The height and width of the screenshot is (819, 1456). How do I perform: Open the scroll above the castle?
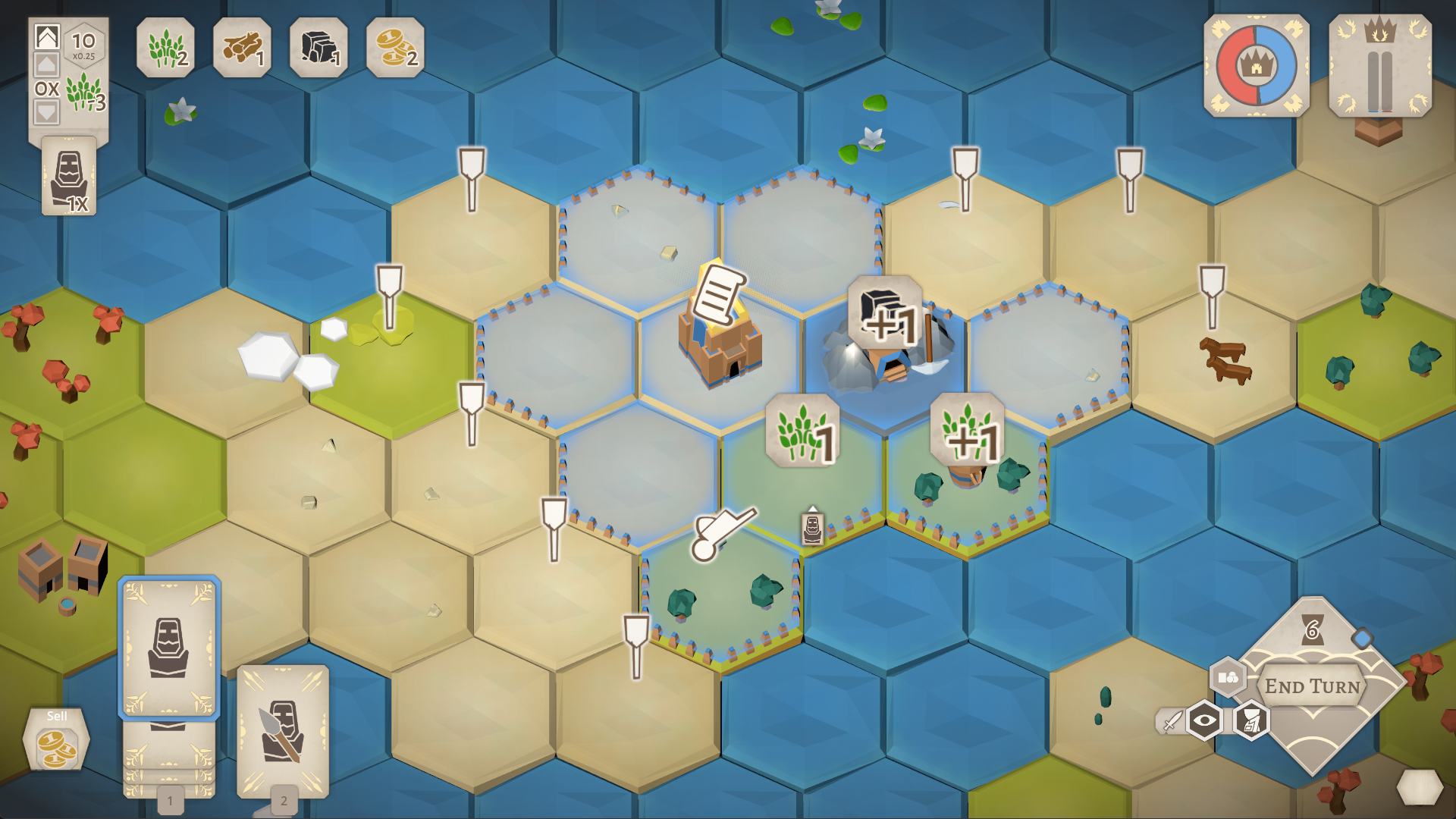[719, 292]
